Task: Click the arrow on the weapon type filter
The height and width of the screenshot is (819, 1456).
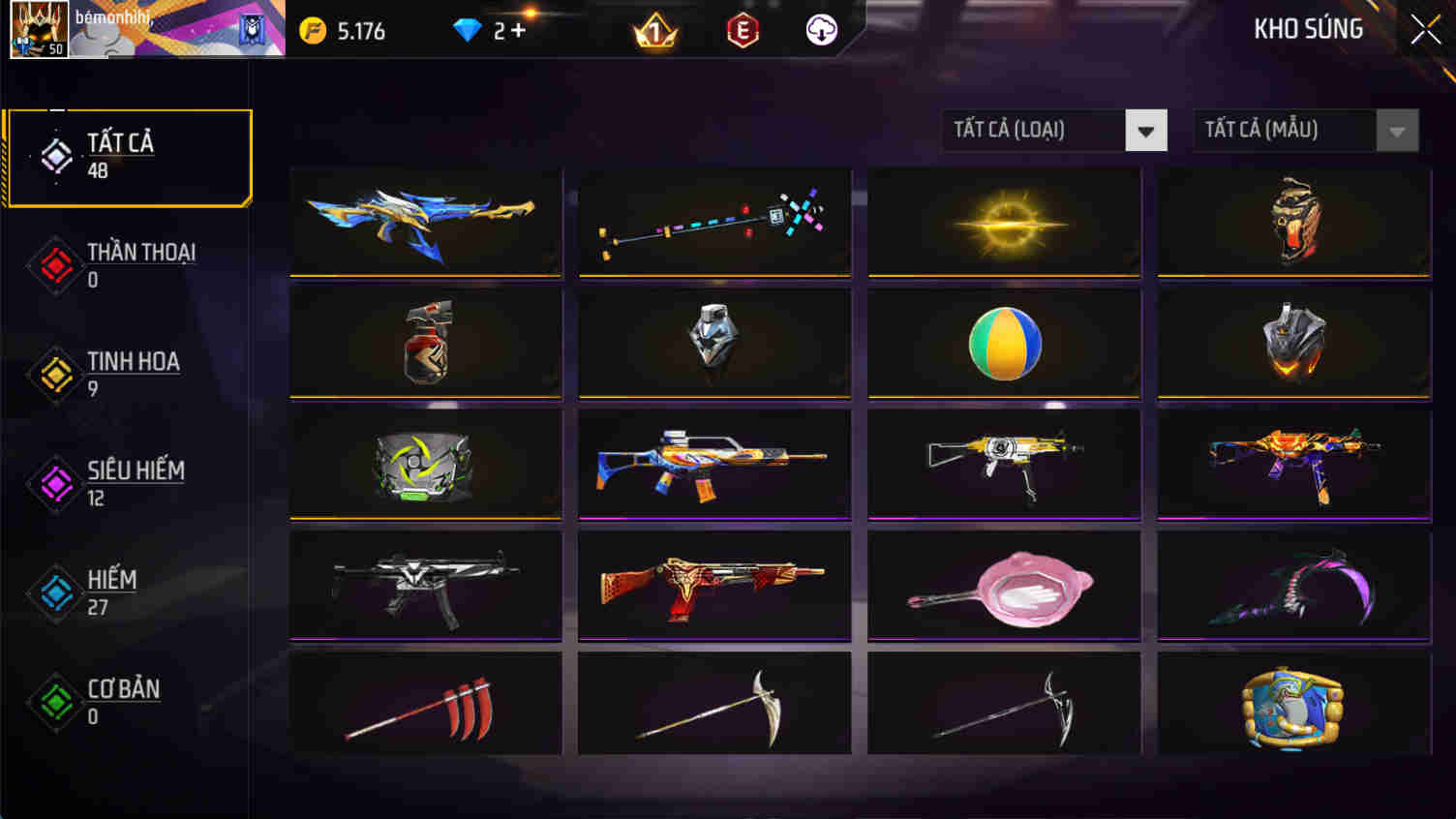Action: 1146,130
